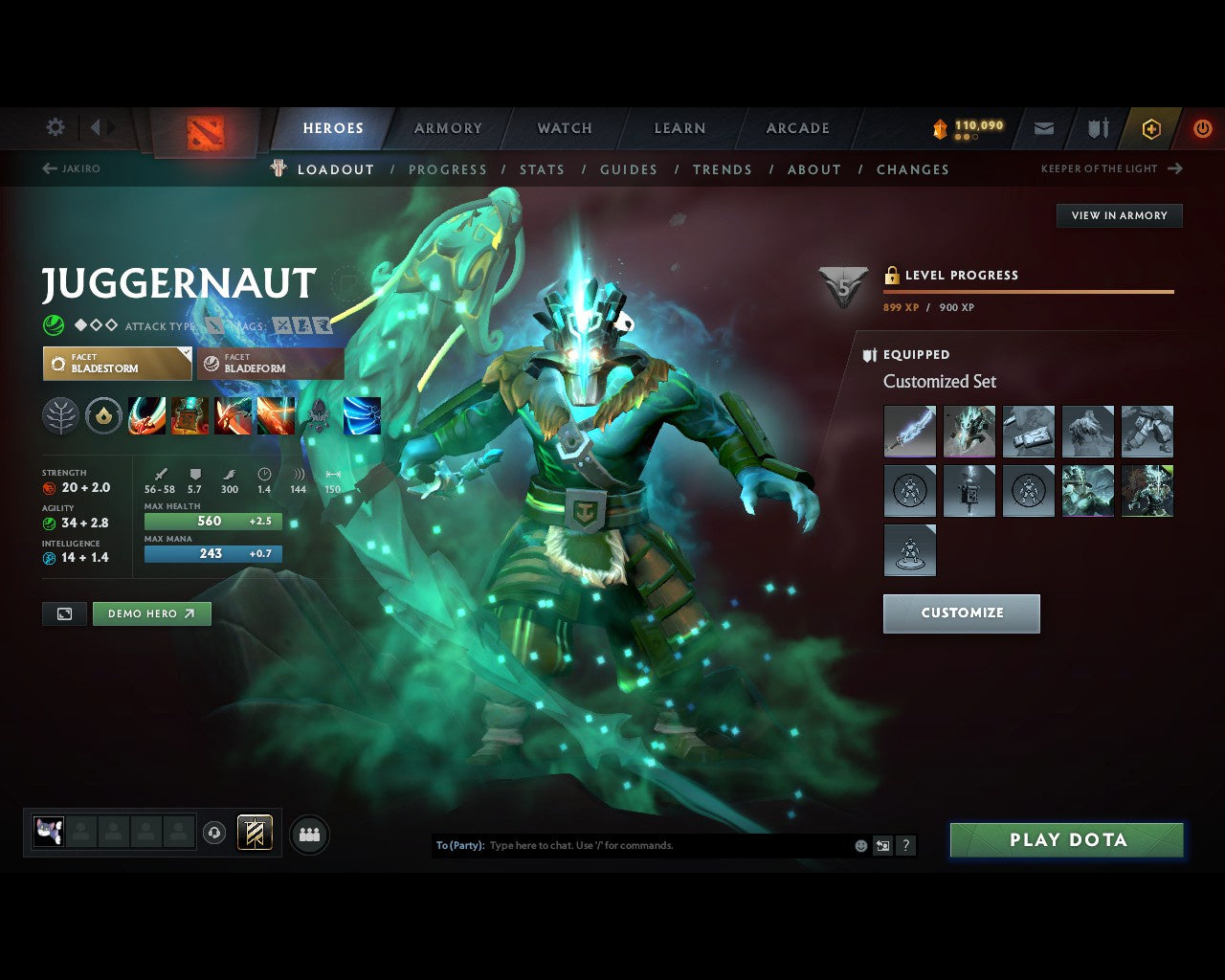
Task: Open the mail inbox icon
Action: click(1043, 127)
